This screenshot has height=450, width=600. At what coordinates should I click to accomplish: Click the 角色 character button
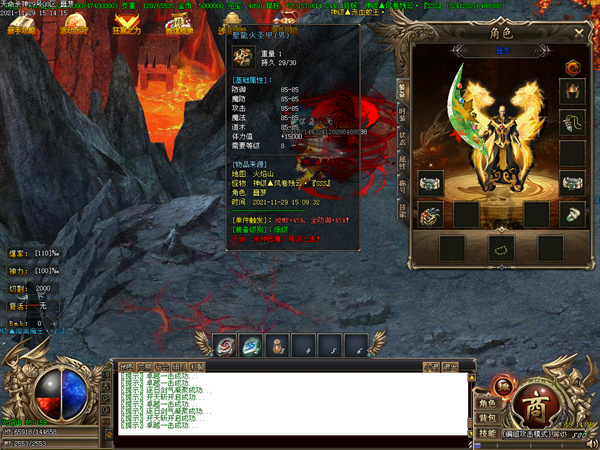coord(487,403)
